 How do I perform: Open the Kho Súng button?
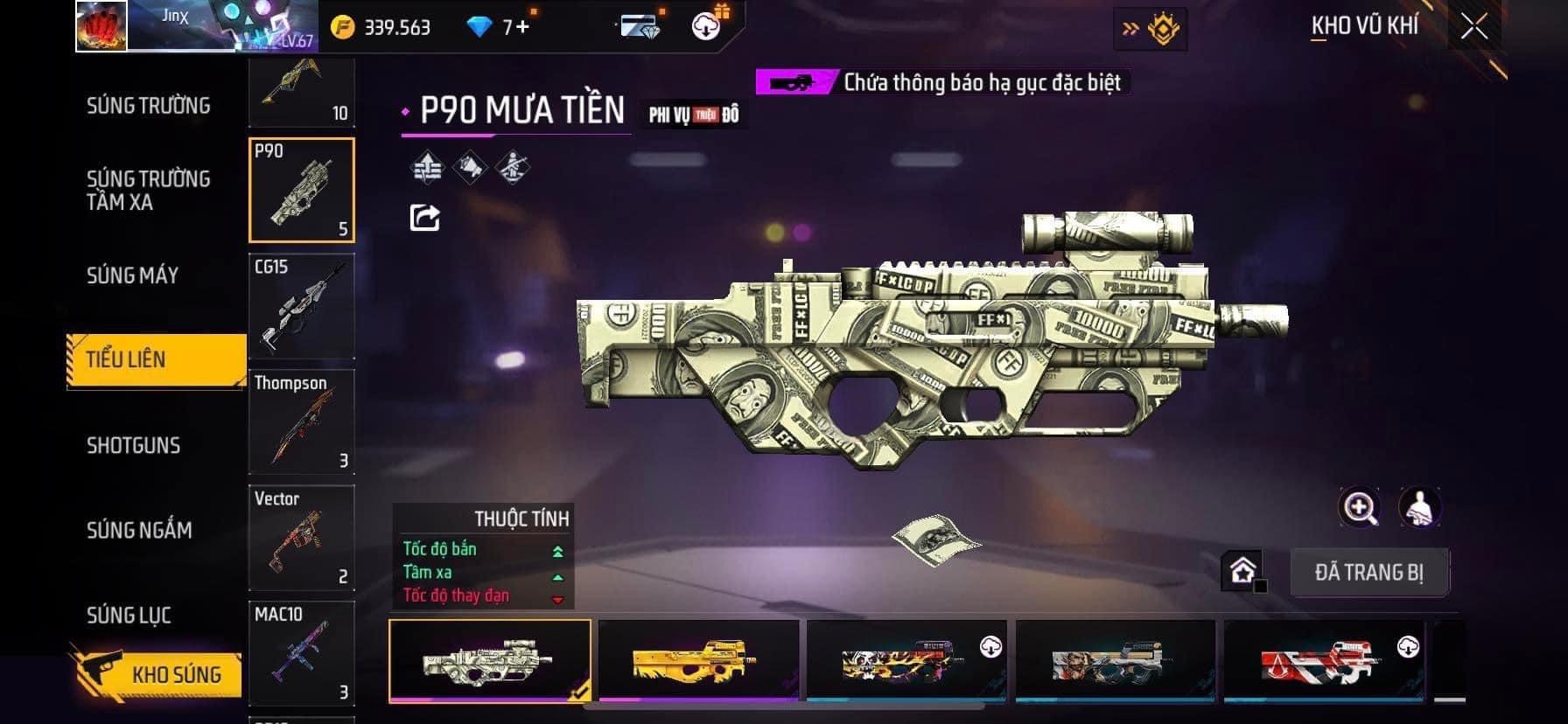pyautogui.click(x=157, y=673)
